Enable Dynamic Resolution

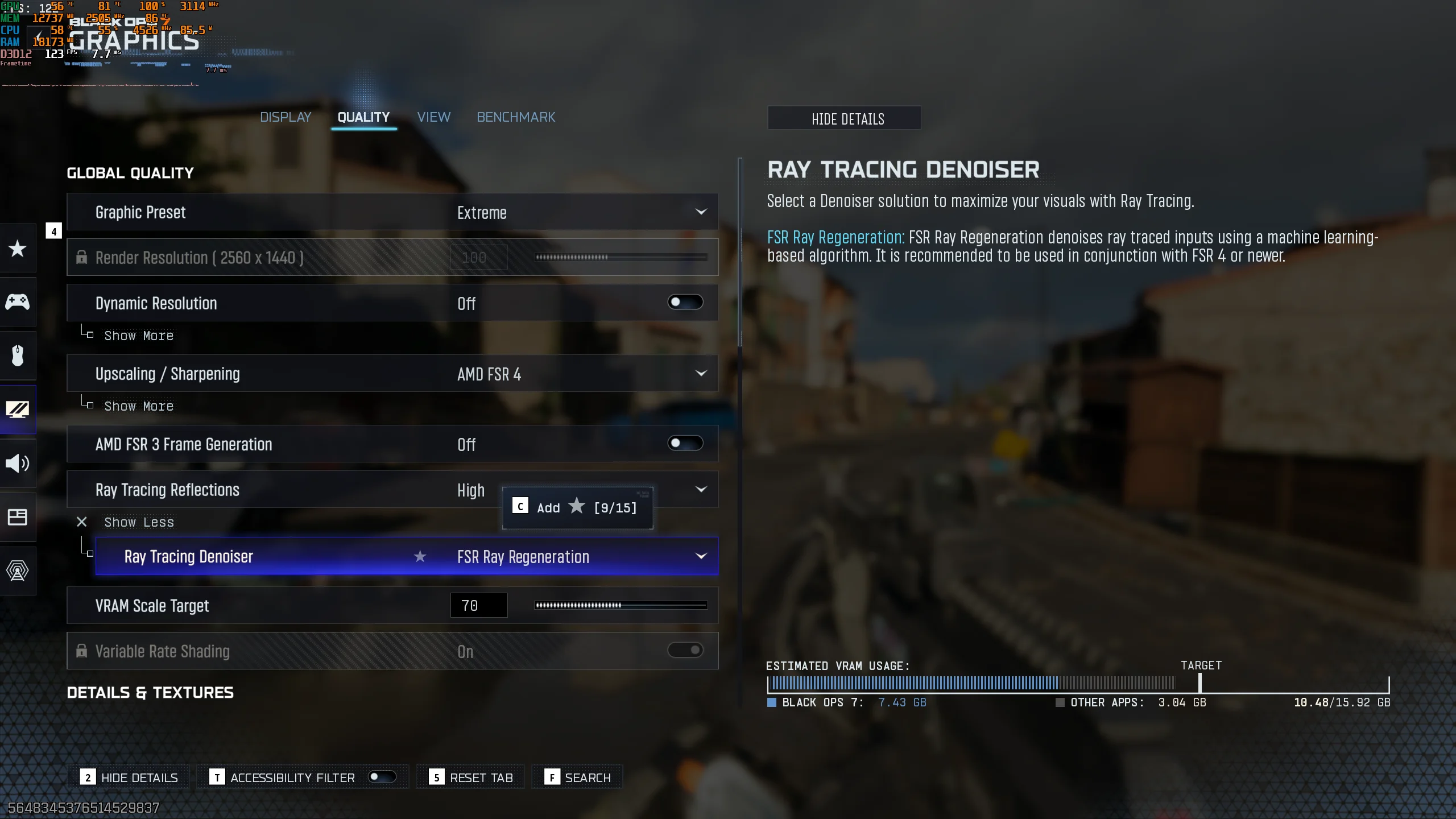pos(685,302)
